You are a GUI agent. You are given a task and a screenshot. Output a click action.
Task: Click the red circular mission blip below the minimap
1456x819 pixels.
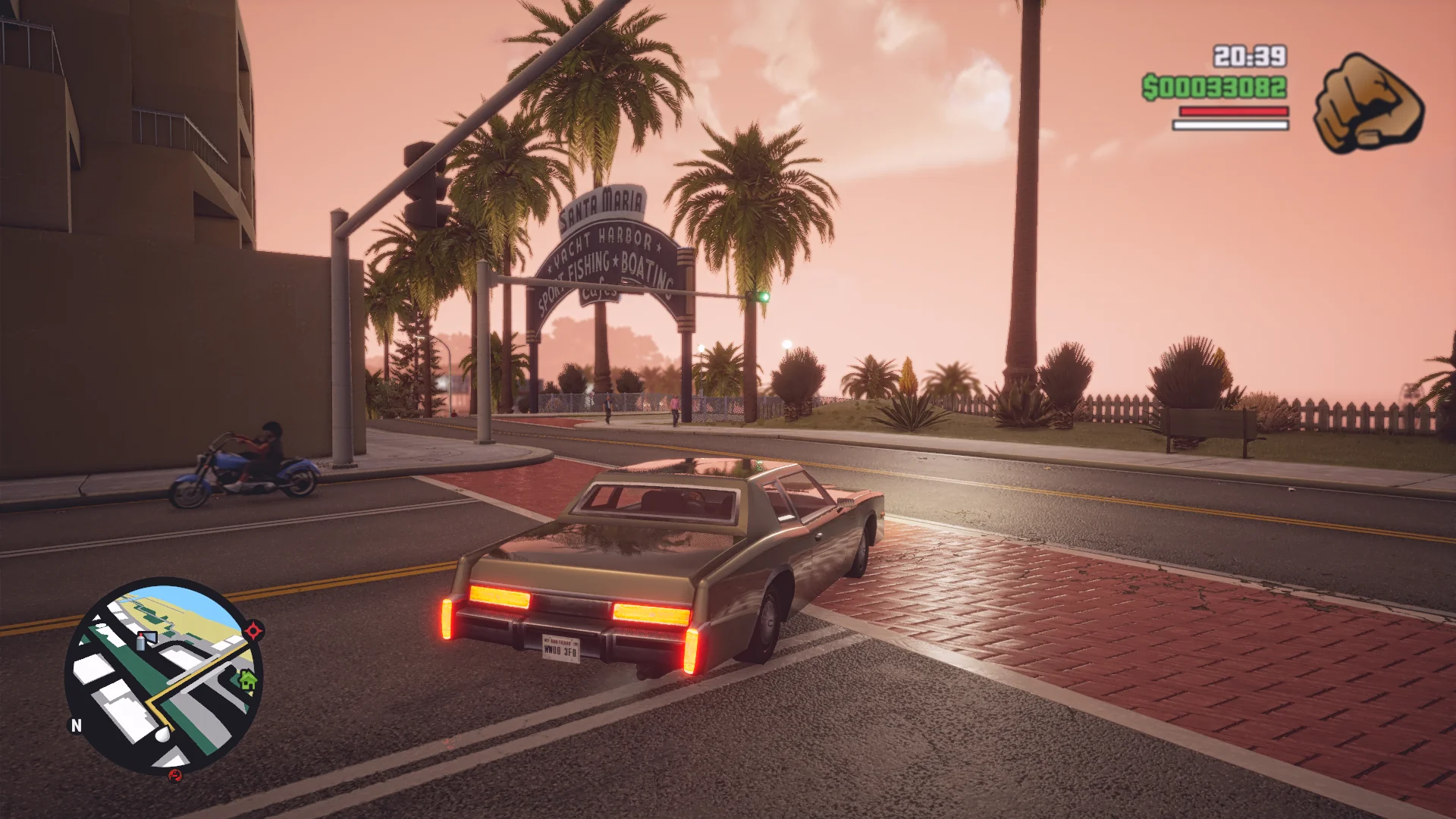tap(174, 775)
